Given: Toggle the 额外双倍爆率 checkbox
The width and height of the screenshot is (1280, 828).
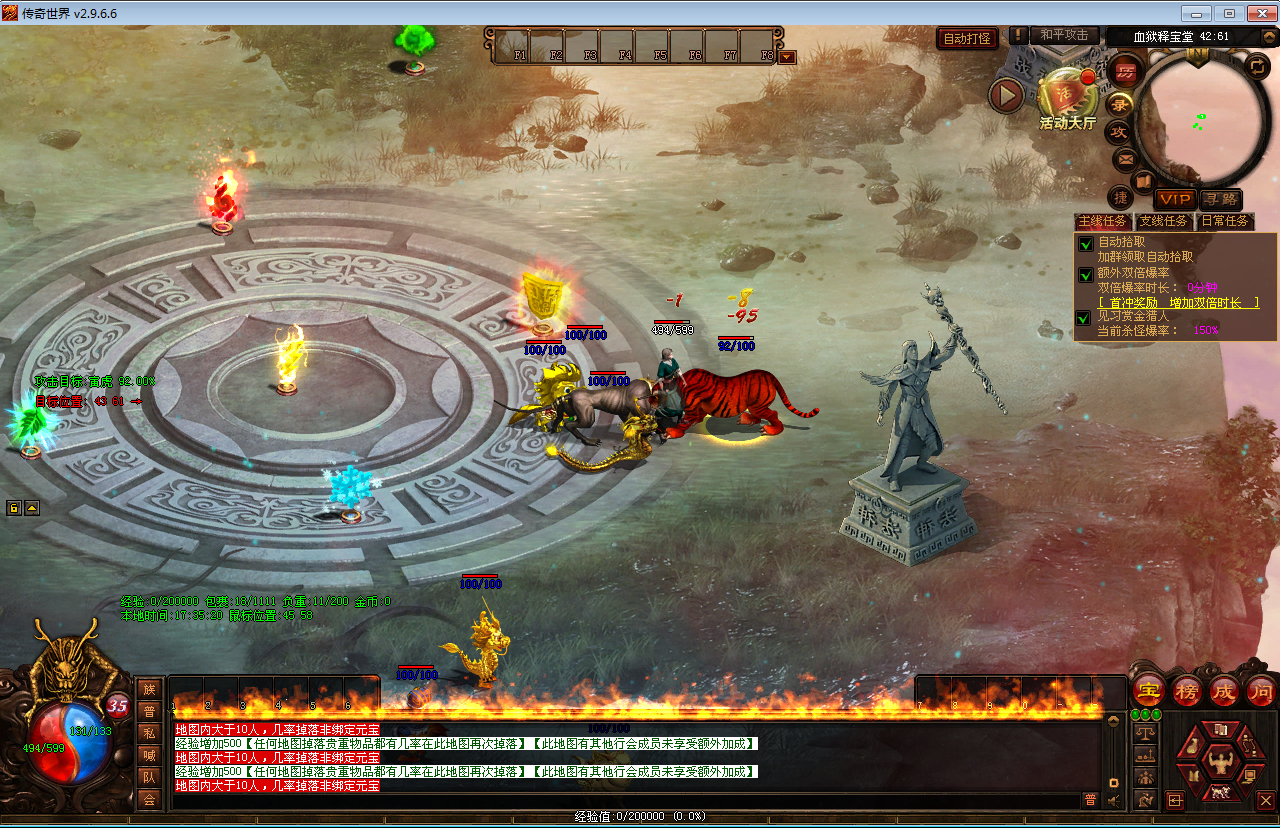Looking at the screenshot, I should 1085,274.
